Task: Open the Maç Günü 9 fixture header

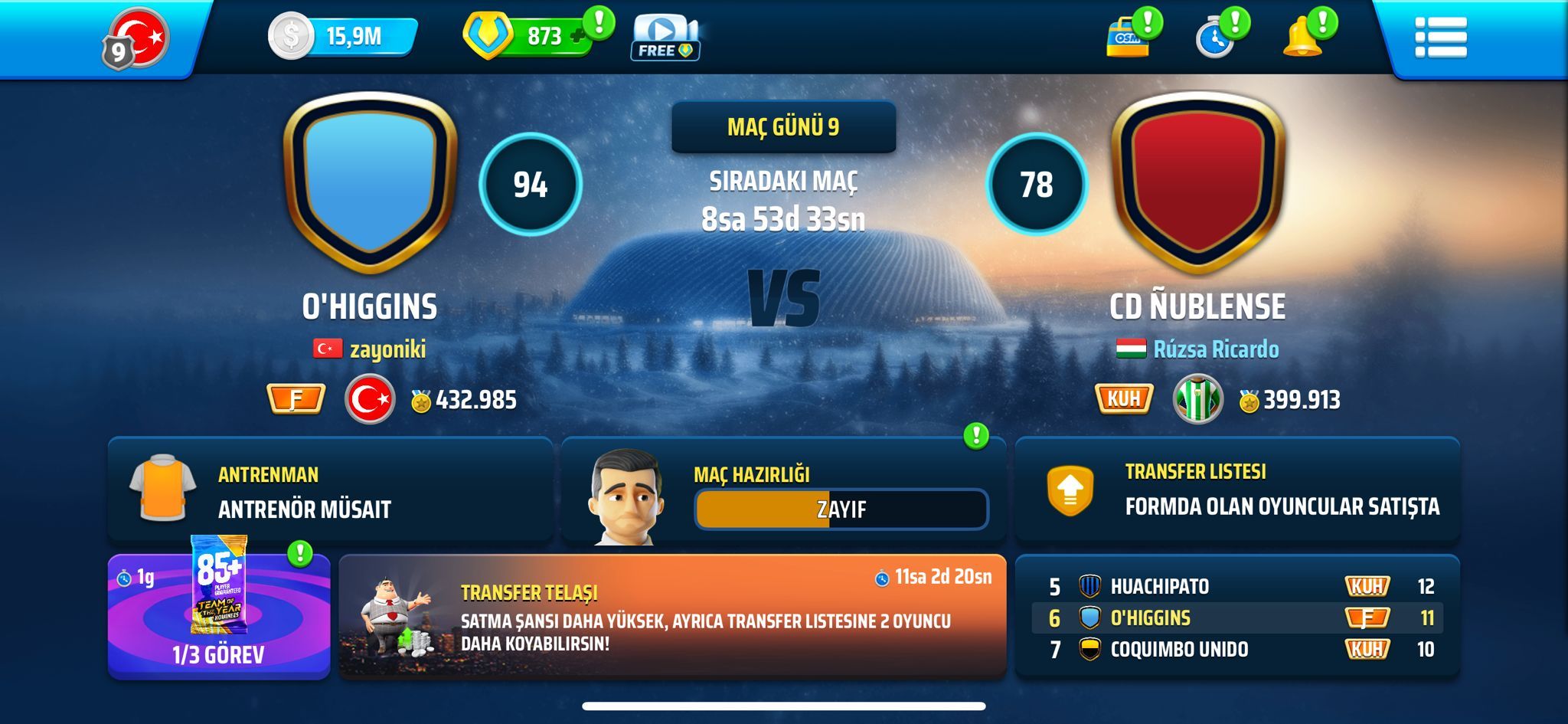Action: pyautogui.click(x=783, y=127)
